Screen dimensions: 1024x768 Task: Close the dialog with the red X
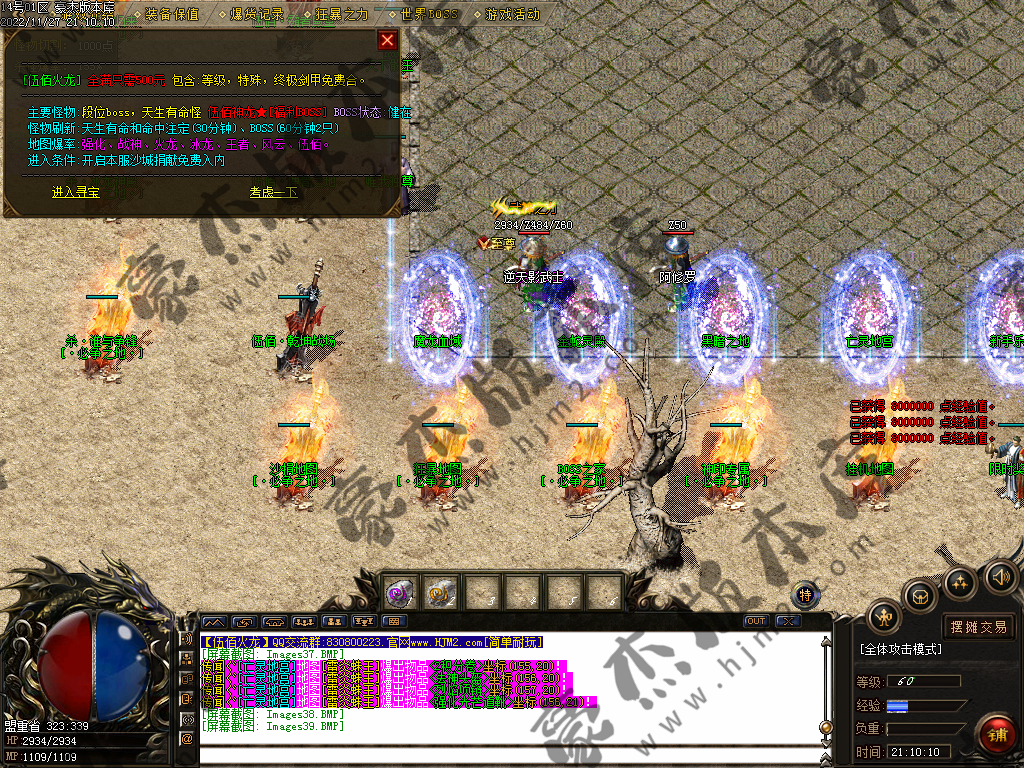(387, 40)
